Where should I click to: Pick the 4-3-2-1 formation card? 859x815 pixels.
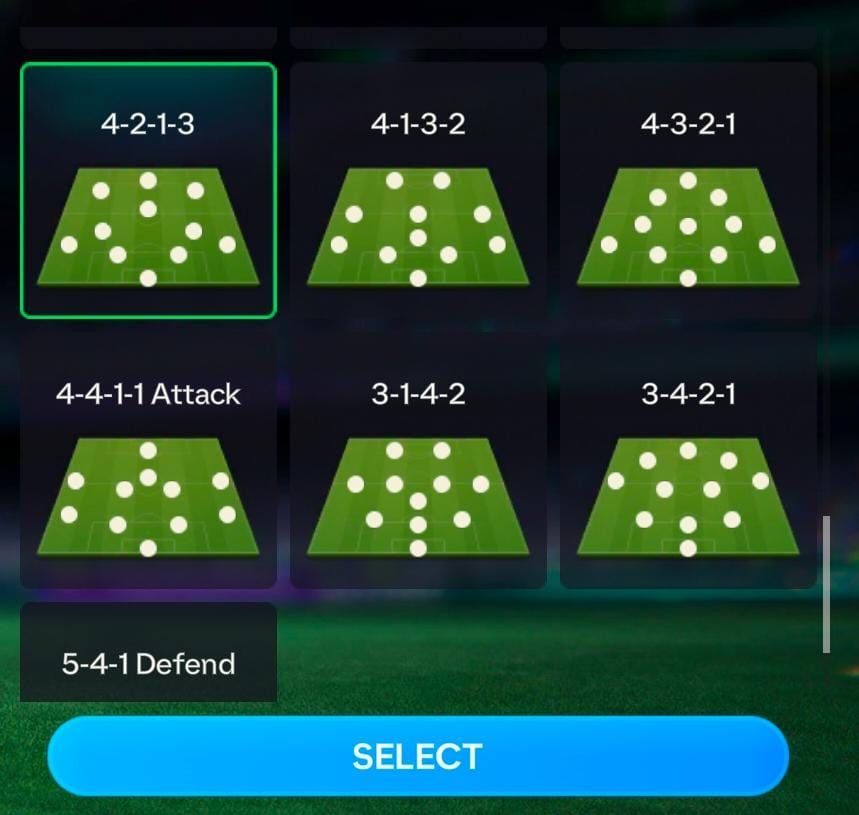[x=688, y=190]
